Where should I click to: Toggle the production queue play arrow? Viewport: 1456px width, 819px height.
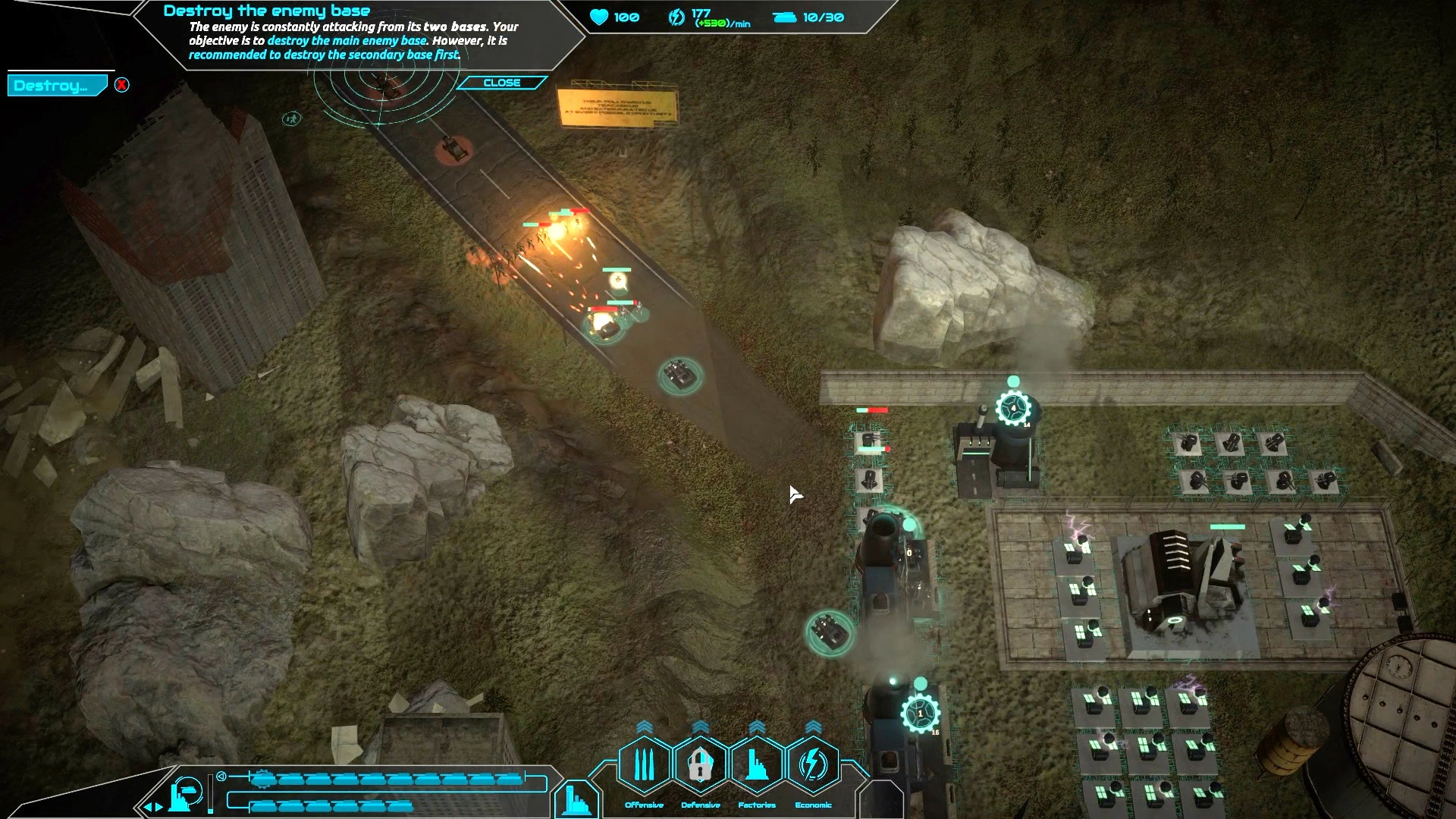click(x=221, y=777)
